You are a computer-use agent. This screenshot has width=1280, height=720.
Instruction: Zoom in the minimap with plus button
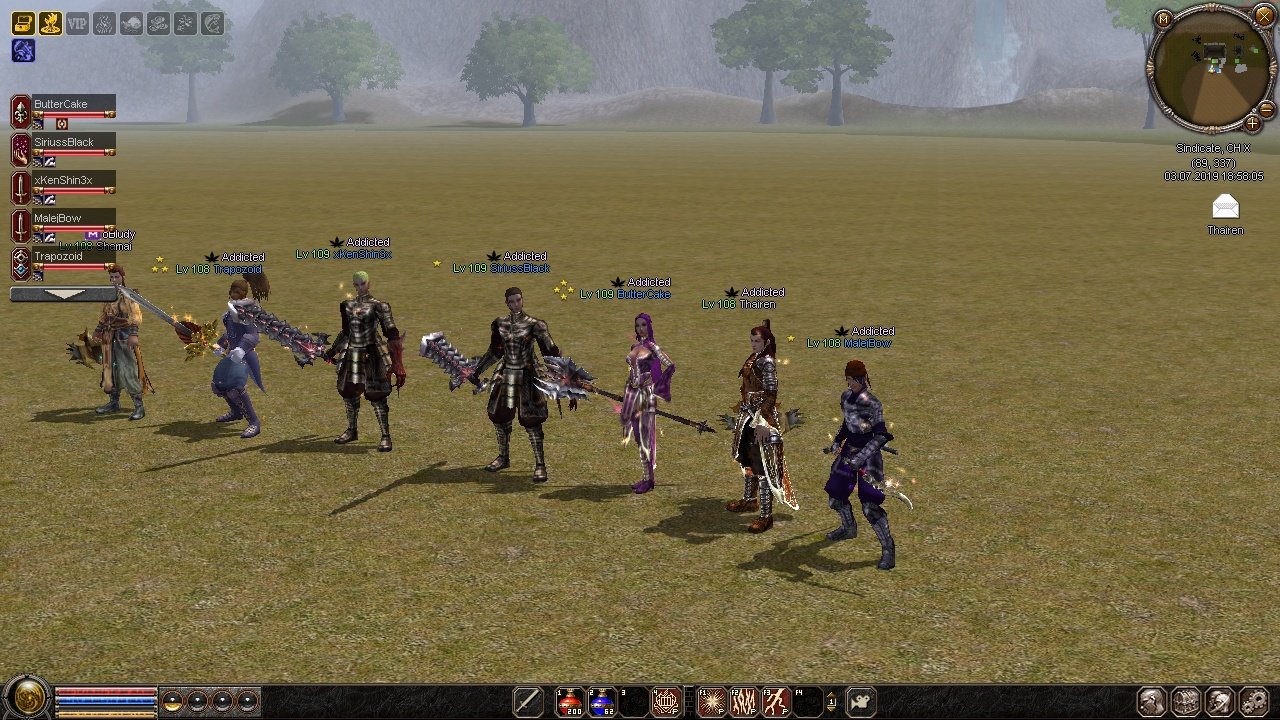pos(1252,124)
